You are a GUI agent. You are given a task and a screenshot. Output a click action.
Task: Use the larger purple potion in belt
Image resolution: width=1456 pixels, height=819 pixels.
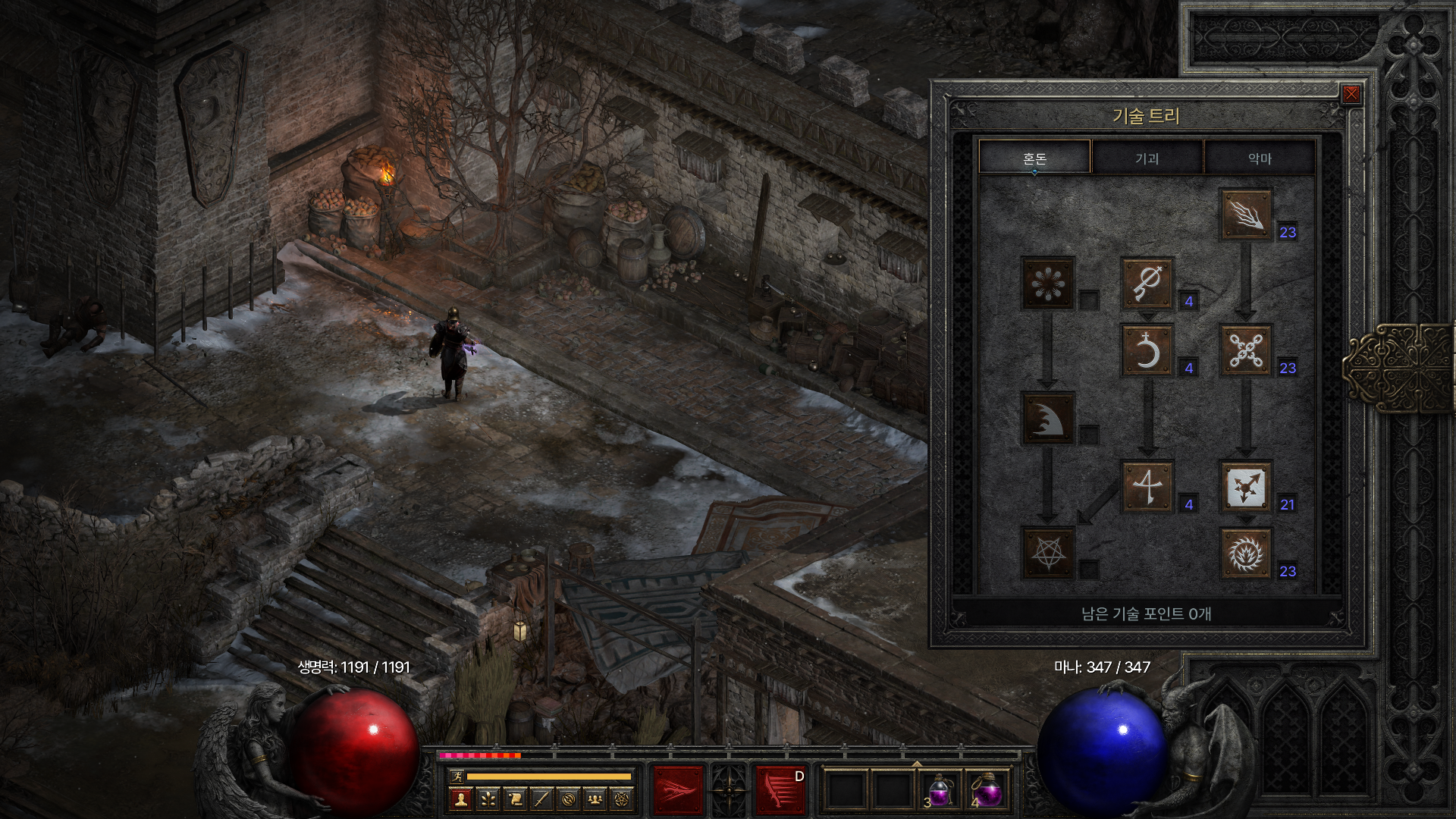(989, 790)
